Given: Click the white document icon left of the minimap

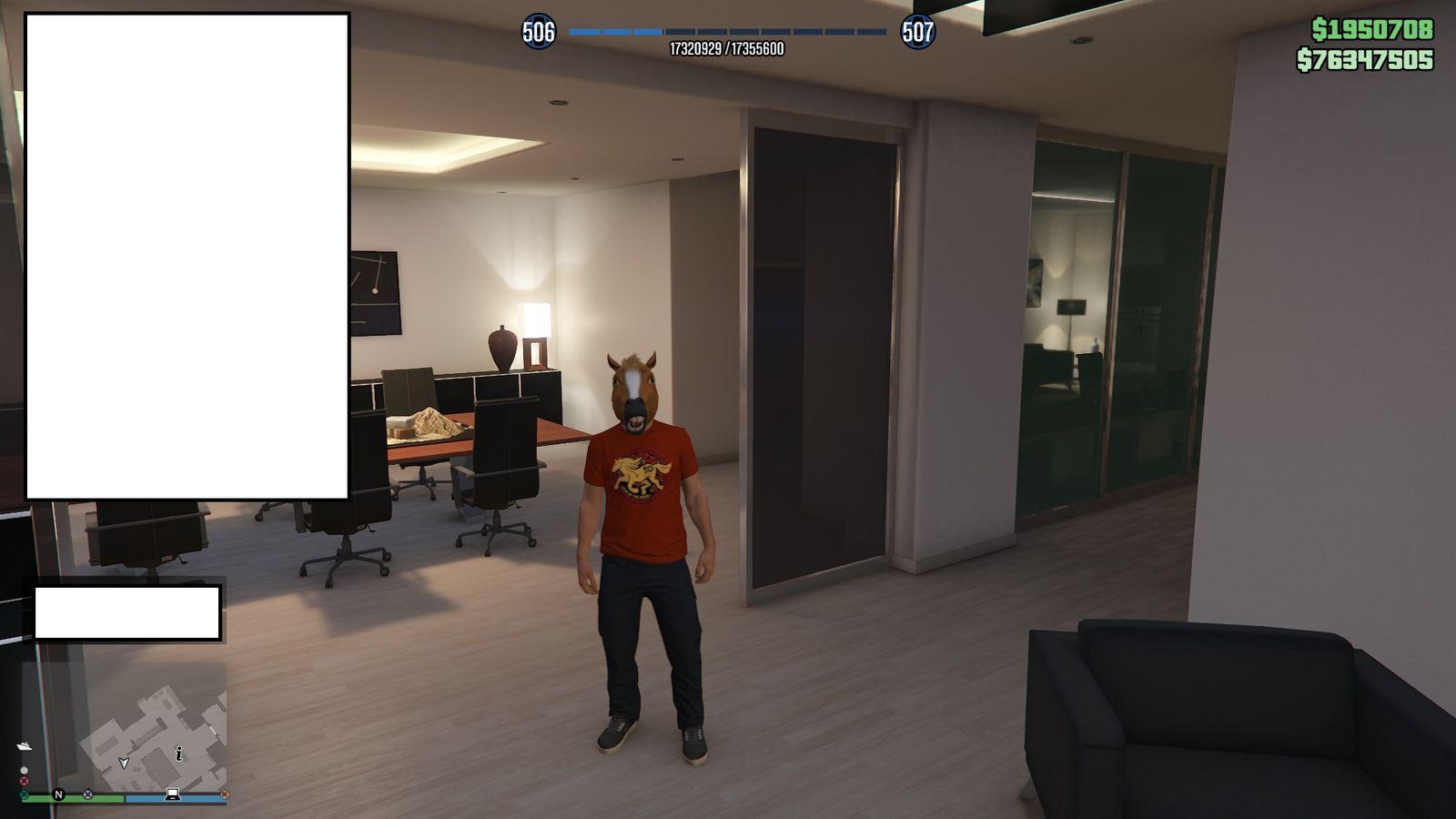Looking at the screenshot, I should pyautogui.click(x=25, y=745).
